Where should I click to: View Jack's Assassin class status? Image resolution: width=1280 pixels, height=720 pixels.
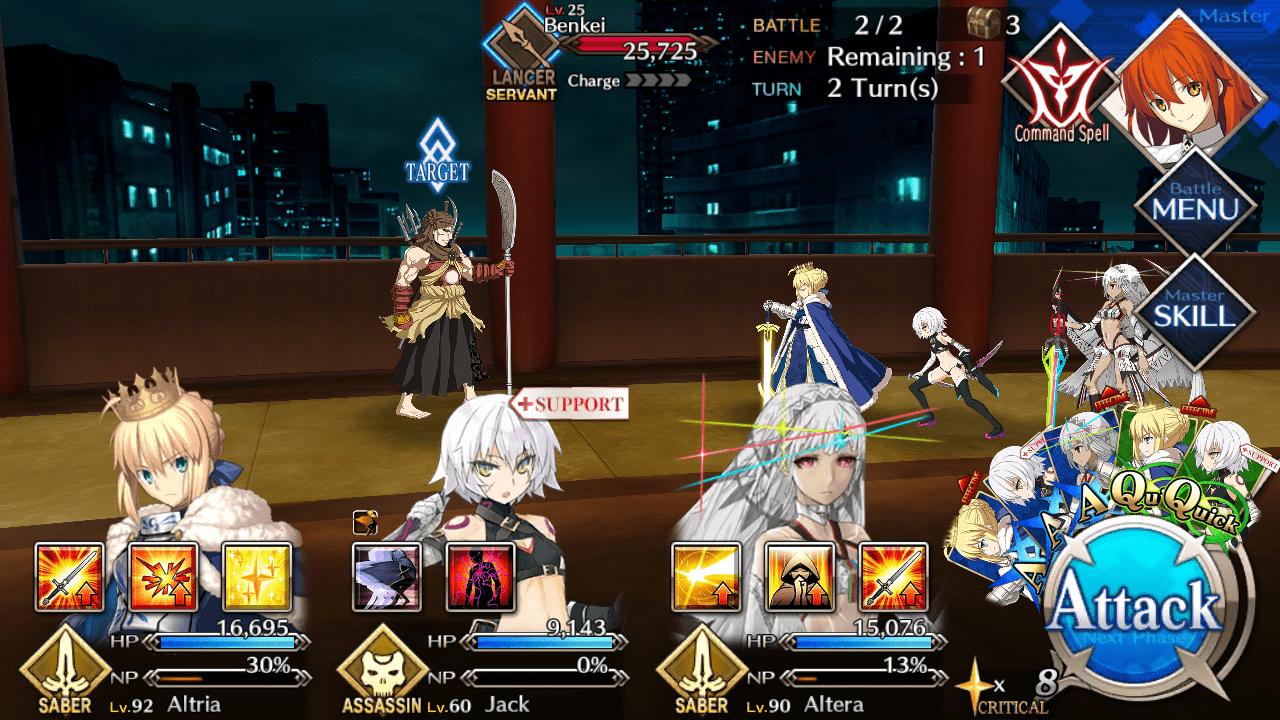(x=383, y=672)
